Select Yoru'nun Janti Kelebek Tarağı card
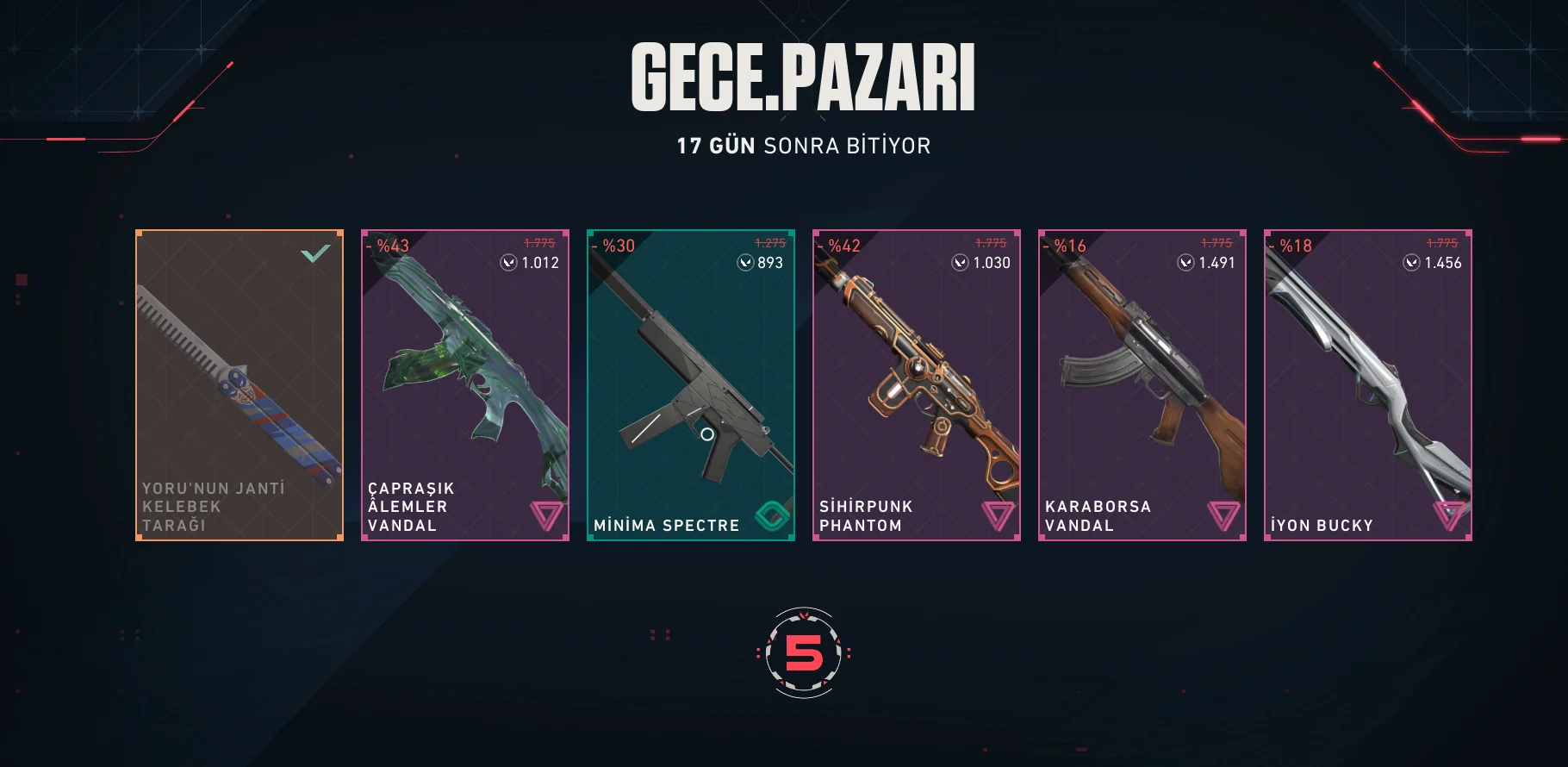Viewport: 1568px width, 767px height. pyautogui.click(x=240, y=385)
